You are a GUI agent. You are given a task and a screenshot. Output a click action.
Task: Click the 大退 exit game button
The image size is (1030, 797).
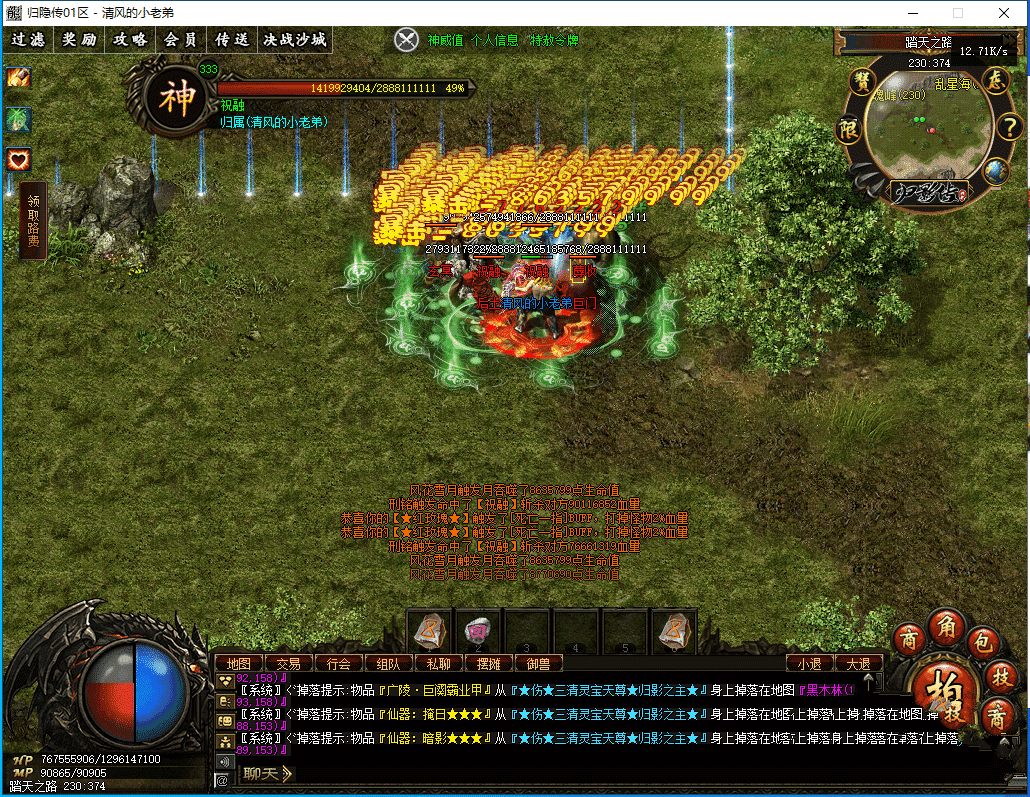[x=859, y=663]
